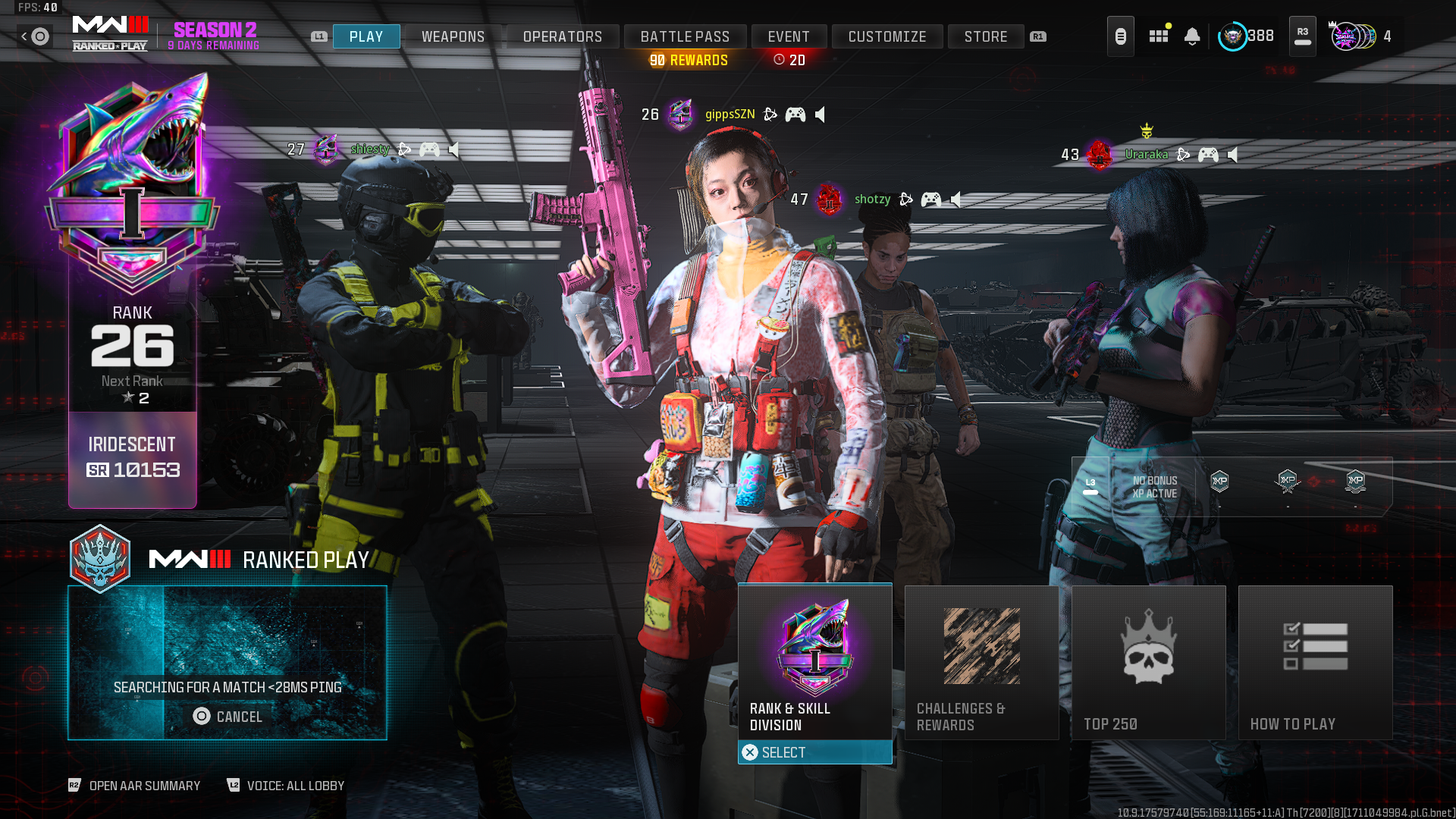Open the Weapons tab

point(453,36)
